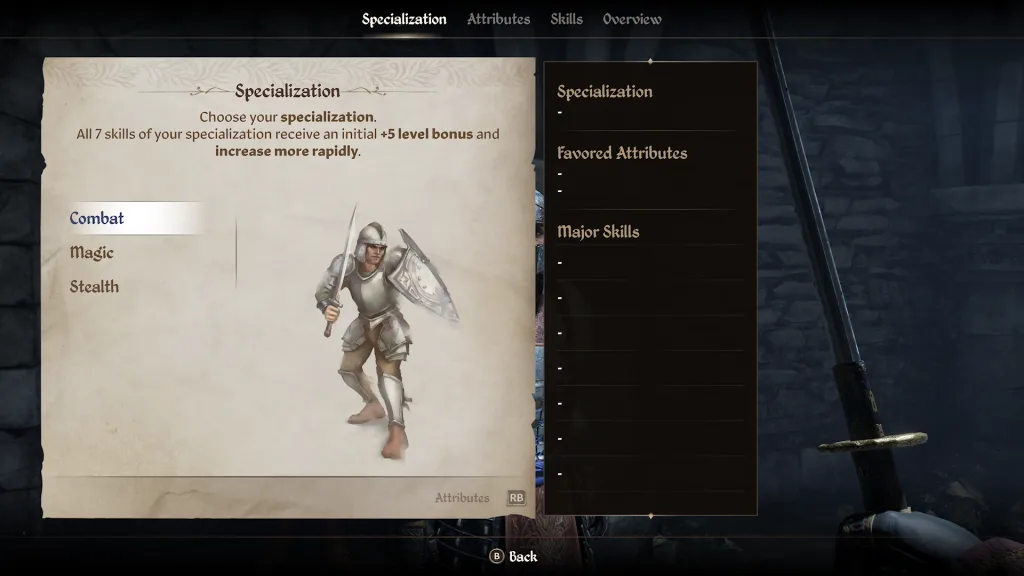1024x576 pixels.
Task: Show the Overview tab
Action: pyautogui.click(x=632, y=19)
